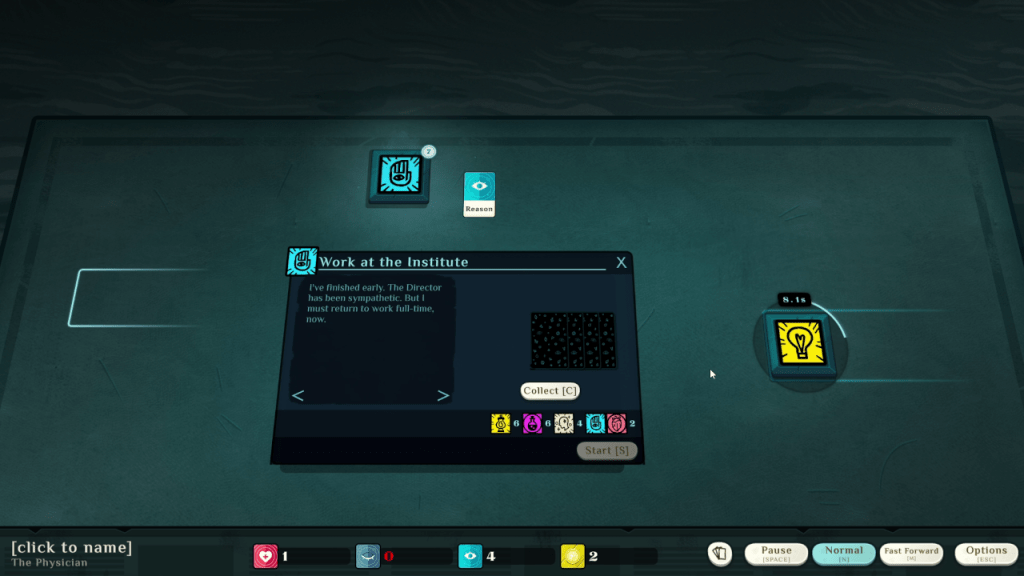Viewport: 1024px width, 576px height.
Task: Select the yellow Funds status icon
Action: pyautogui.click(x=573, y=556)
